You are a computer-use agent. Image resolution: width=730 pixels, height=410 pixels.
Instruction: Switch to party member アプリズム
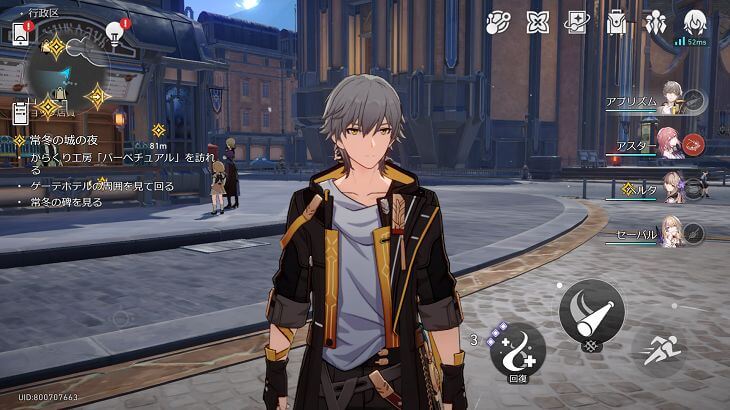click(x=670, y=101)
